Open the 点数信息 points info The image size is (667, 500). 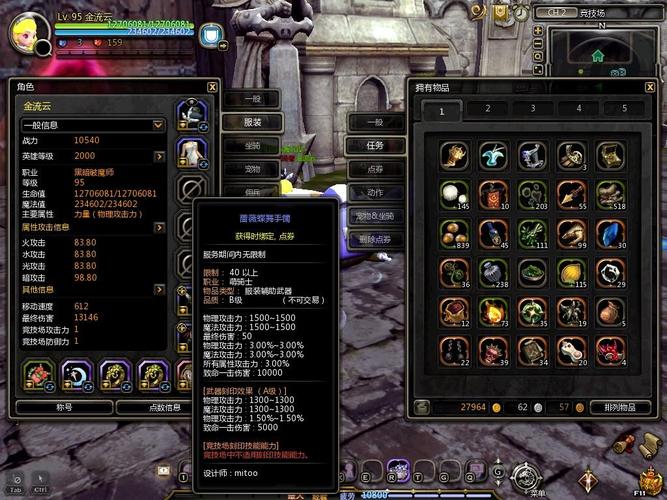click(164, 407)
